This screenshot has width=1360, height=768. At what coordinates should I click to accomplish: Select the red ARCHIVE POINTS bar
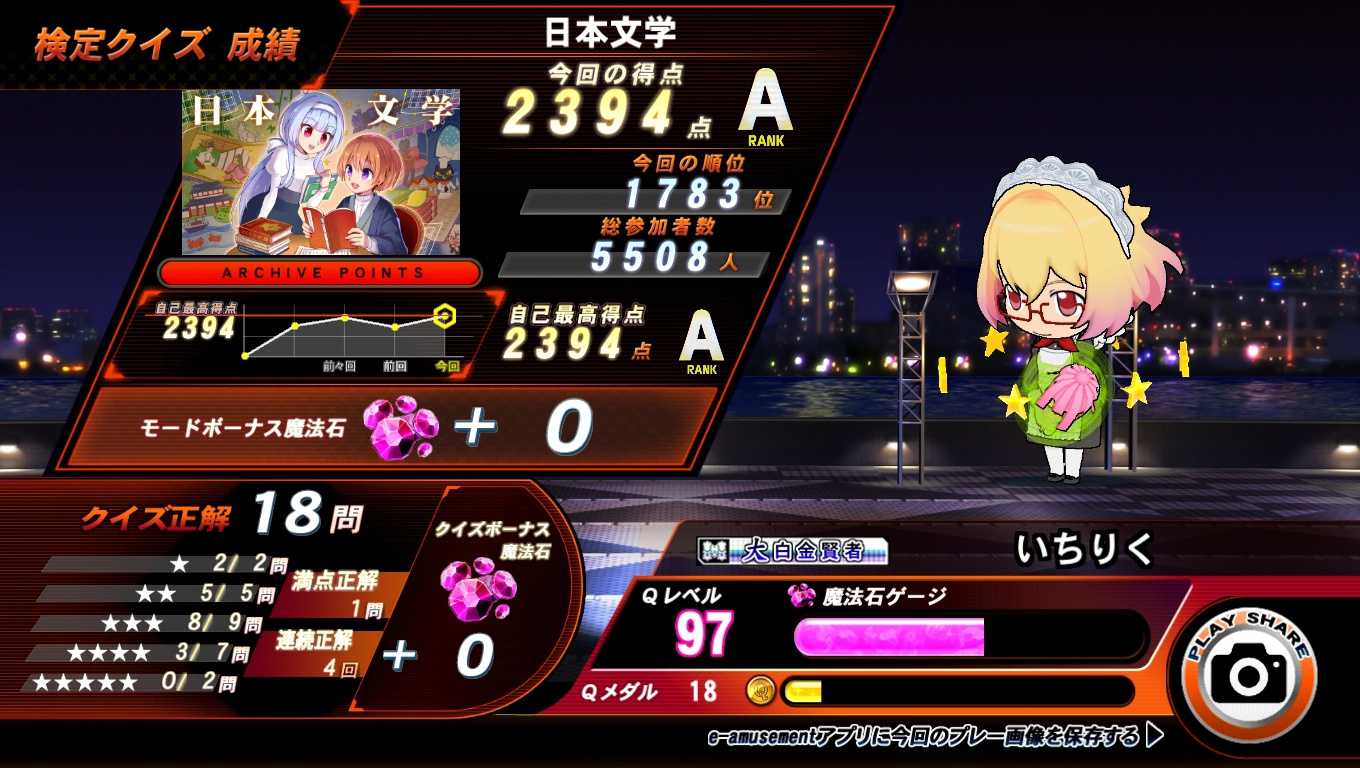tap(320, 273)
